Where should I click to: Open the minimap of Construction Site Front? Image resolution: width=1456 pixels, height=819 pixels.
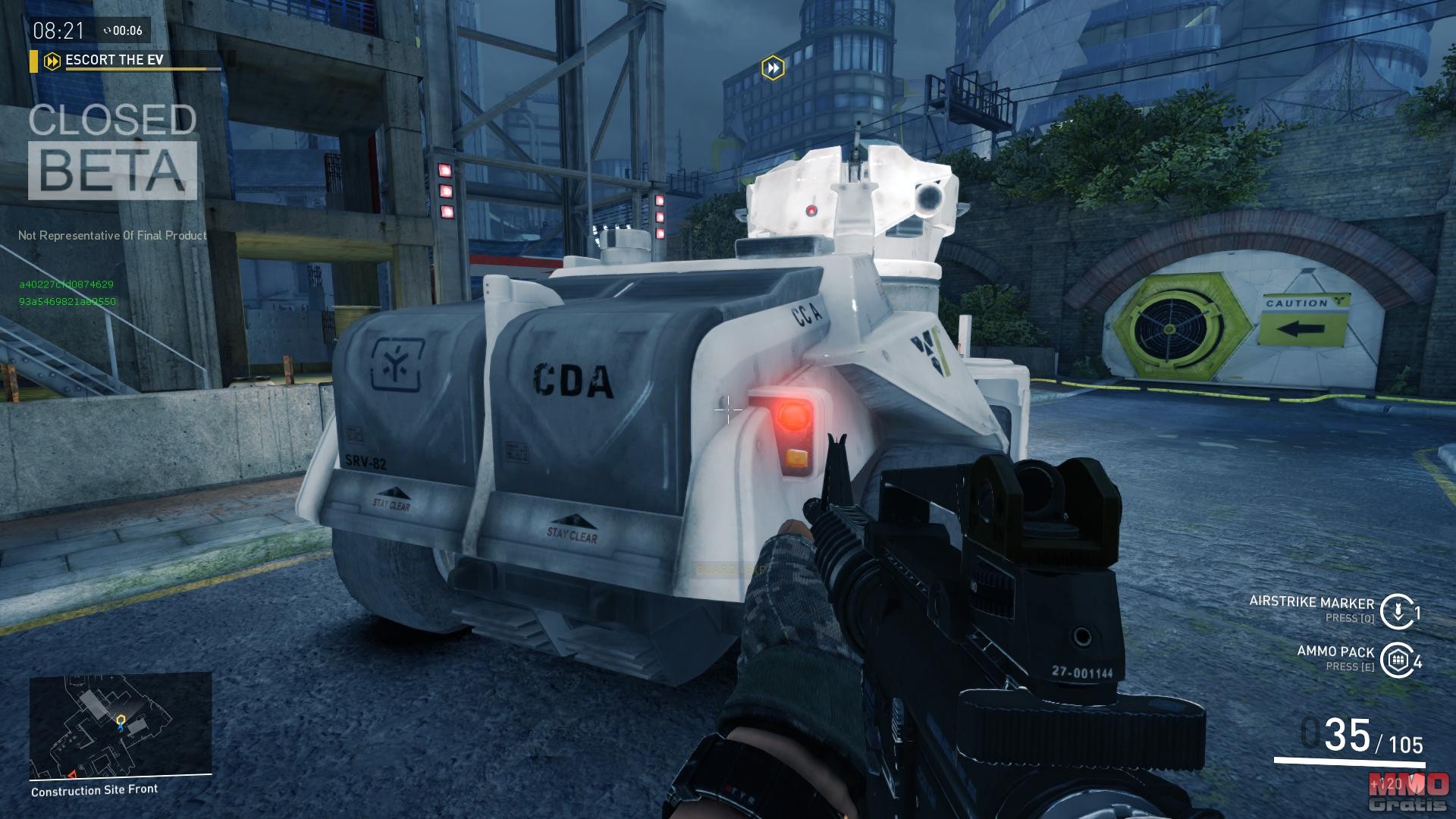coord(121,725)
